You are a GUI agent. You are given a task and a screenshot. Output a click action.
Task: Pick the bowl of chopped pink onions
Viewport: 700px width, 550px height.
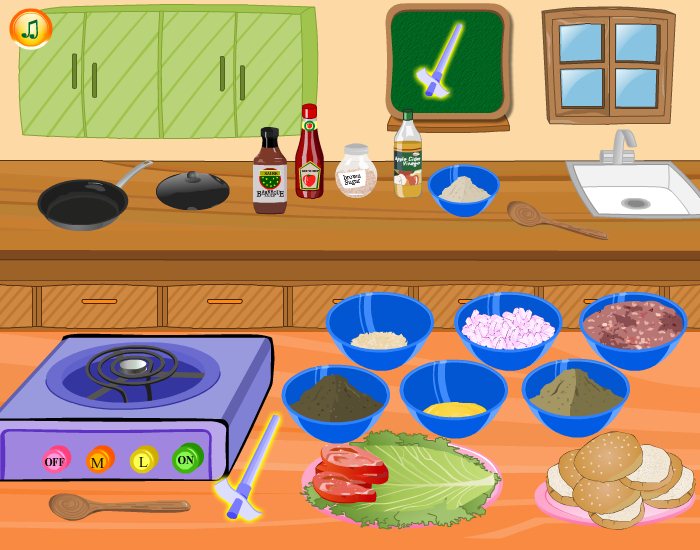(x=508, y=329)
